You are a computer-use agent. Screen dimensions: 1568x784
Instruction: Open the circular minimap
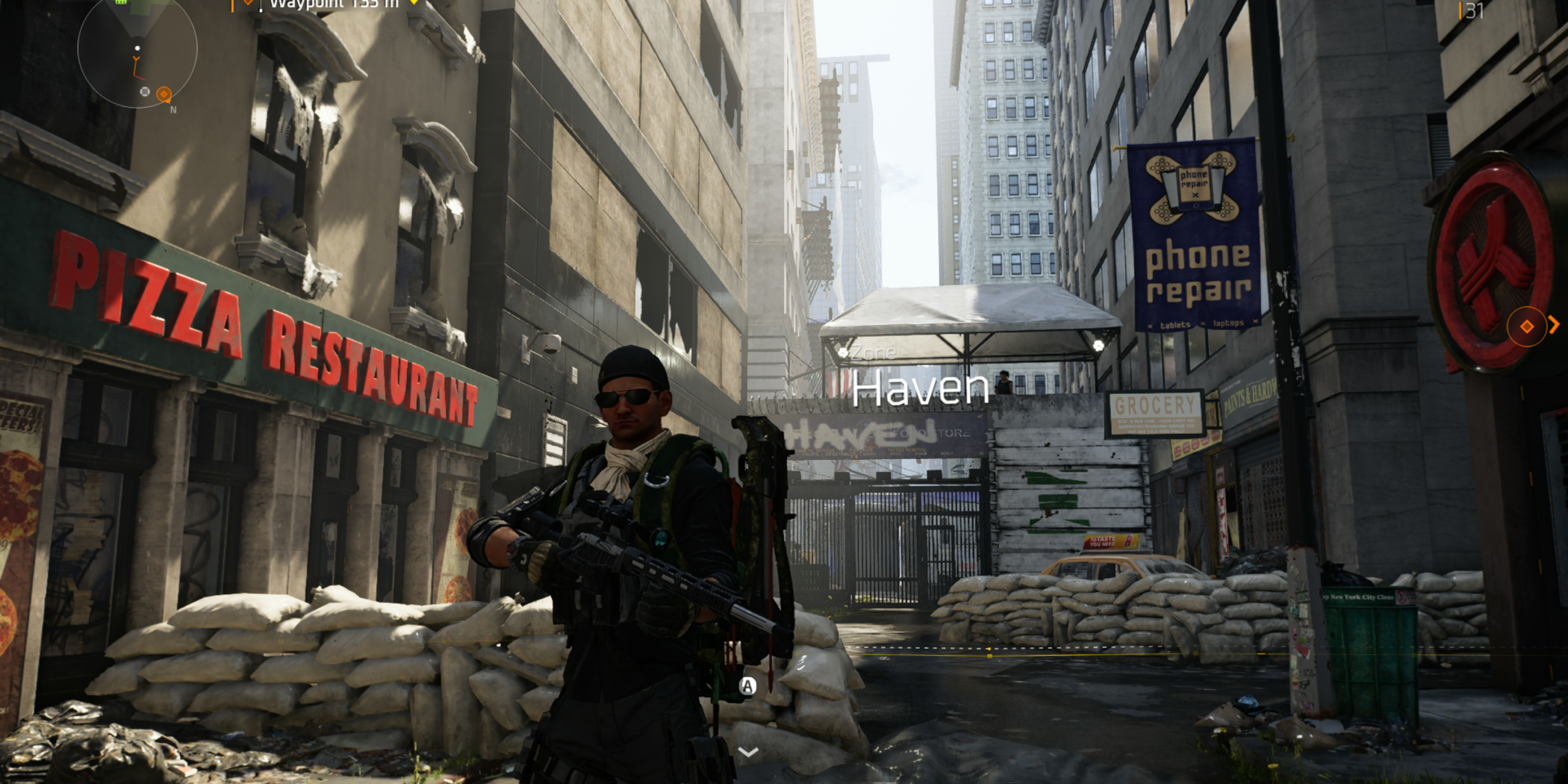tap(137, 49)
